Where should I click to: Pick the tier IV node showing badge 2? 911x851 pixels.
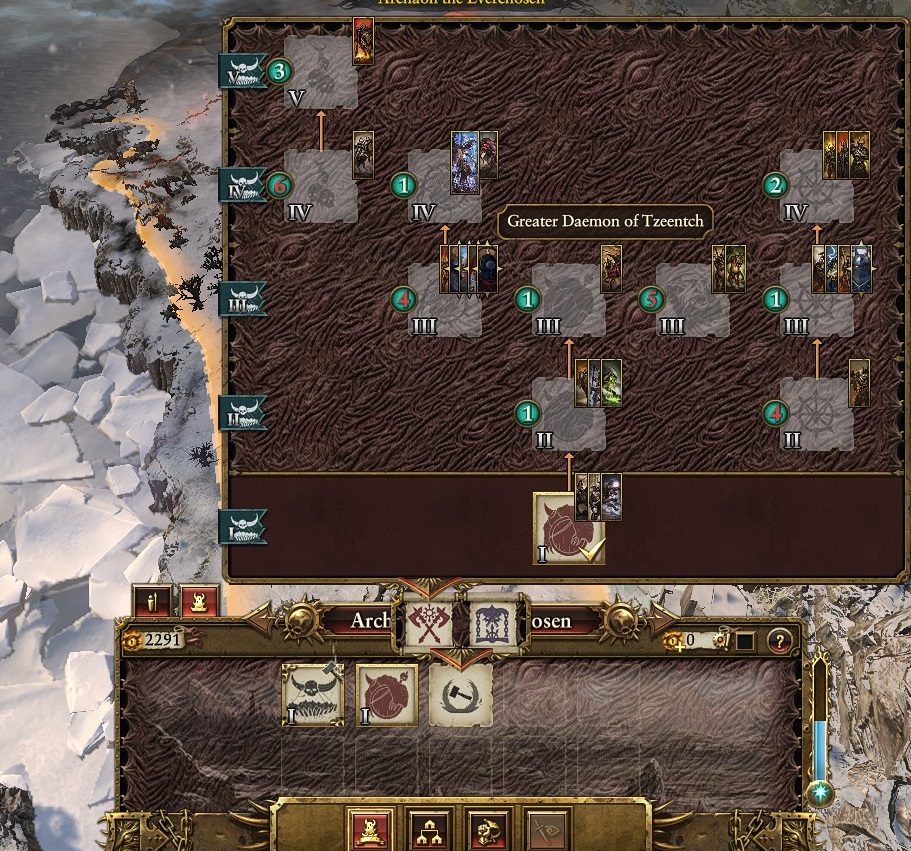pos(816,187)
